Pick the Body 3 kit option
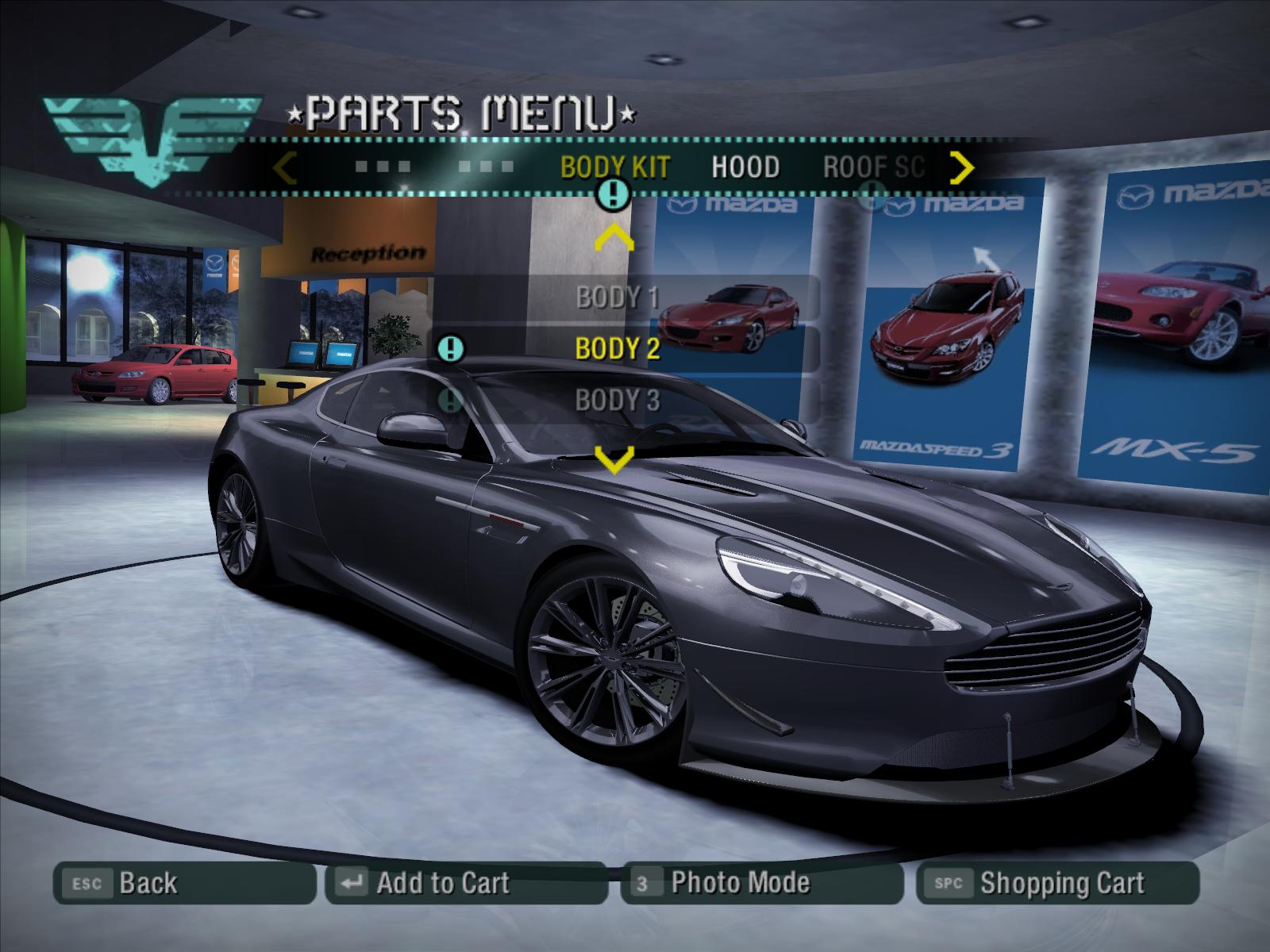 pos(617,401)
